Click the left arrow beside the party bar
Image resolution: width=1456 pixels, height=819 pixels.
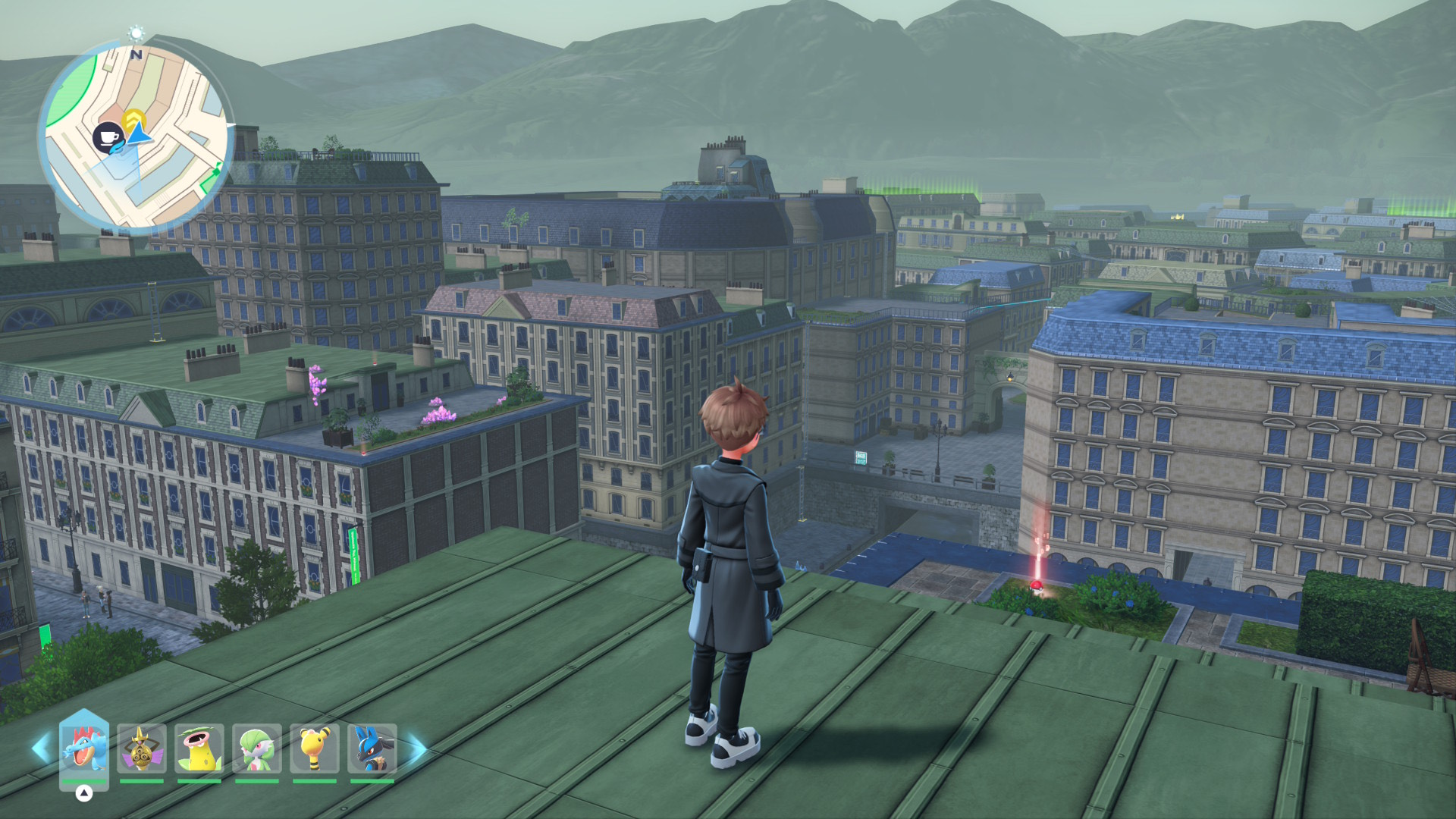(x=40, y=748)
